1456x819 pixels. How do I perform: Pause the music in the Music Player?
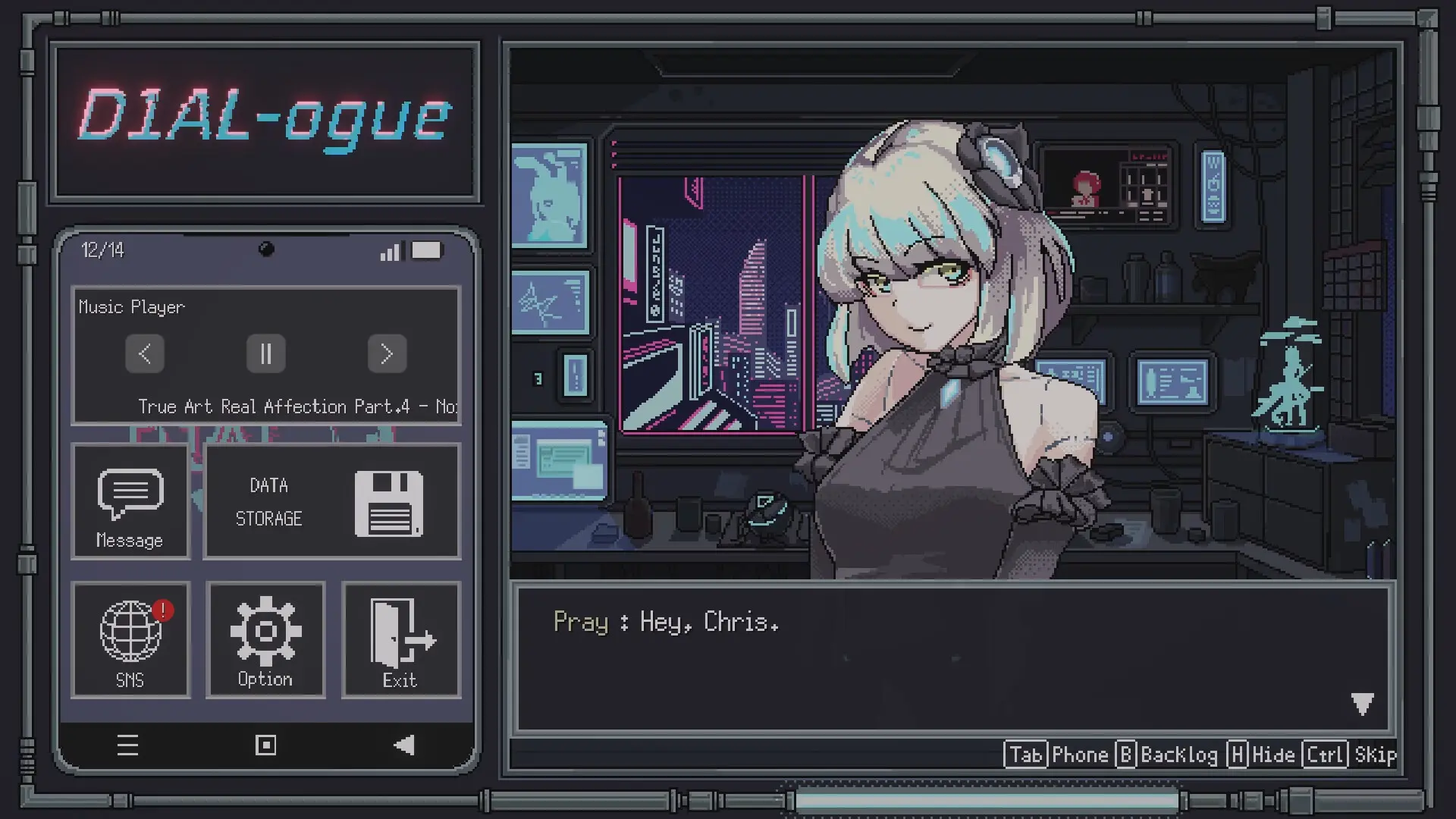point(265,353)
